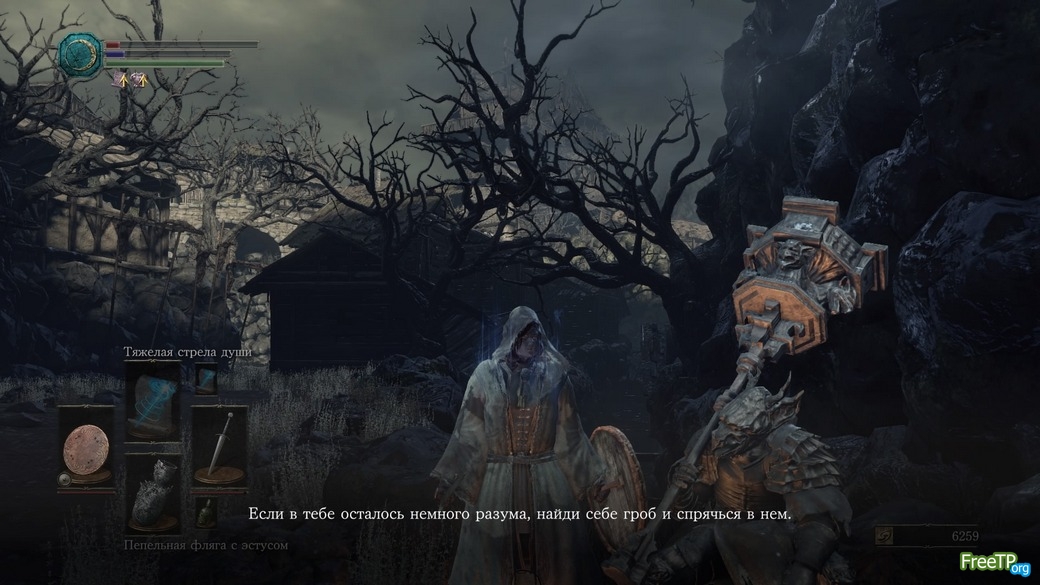
Task: Click the small green flask preview slot
Action: [x=206, y=512]
